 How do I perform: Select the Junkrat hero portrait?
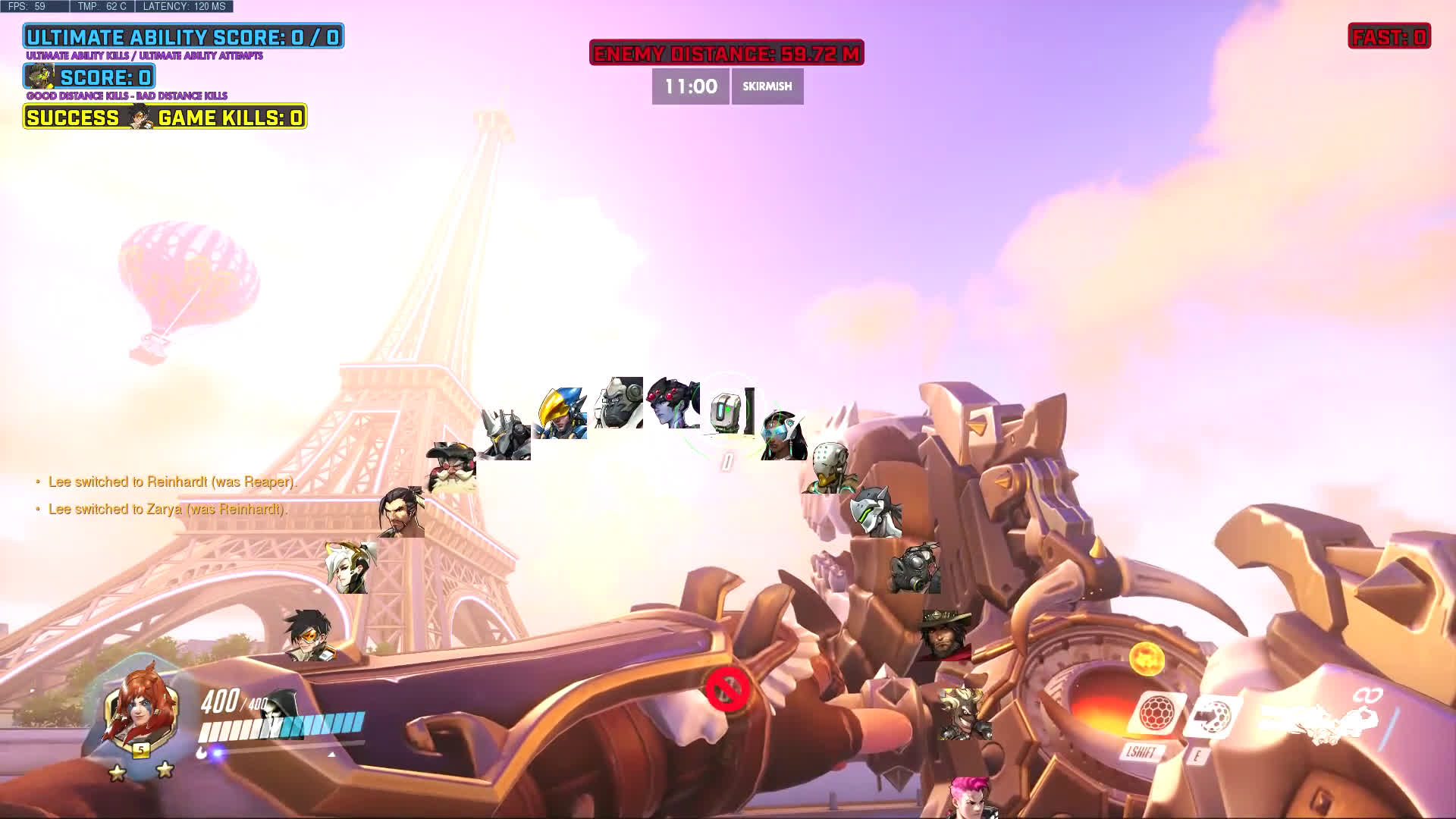tap(964, 713)
